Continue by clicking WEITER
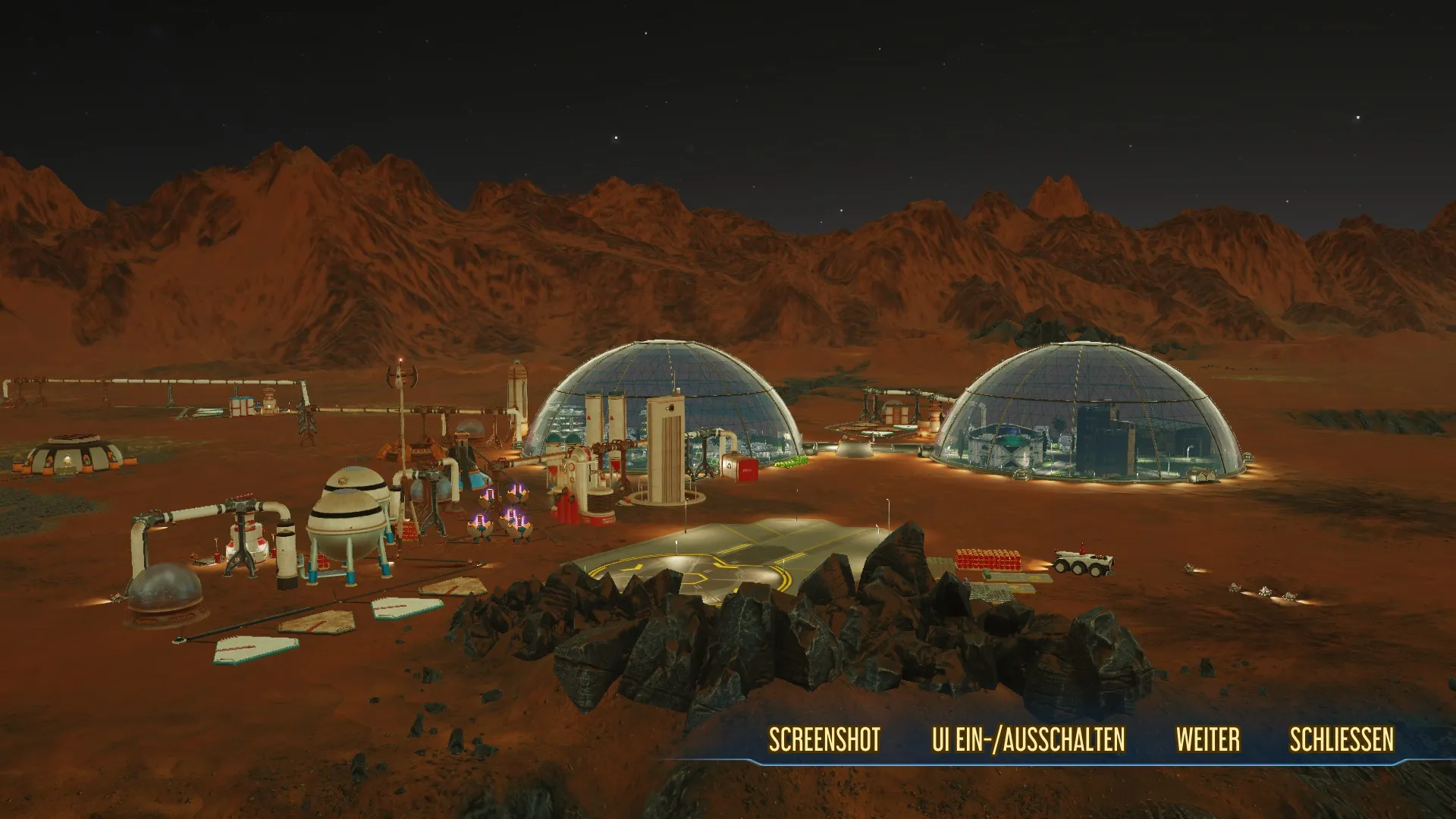This screenshot has width=1456, height=819. (1208, 740)
